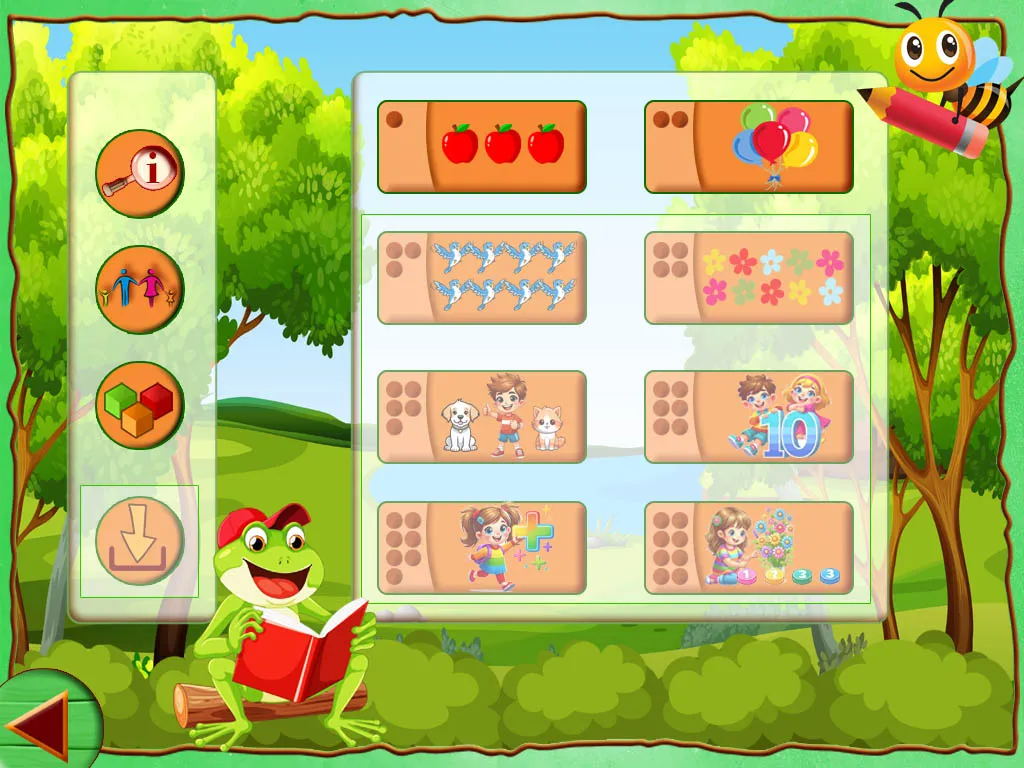This screenshot has width=1024, height=768.
Task: Pick the colorful flowers level tile
Action: [x=748, y=278]
